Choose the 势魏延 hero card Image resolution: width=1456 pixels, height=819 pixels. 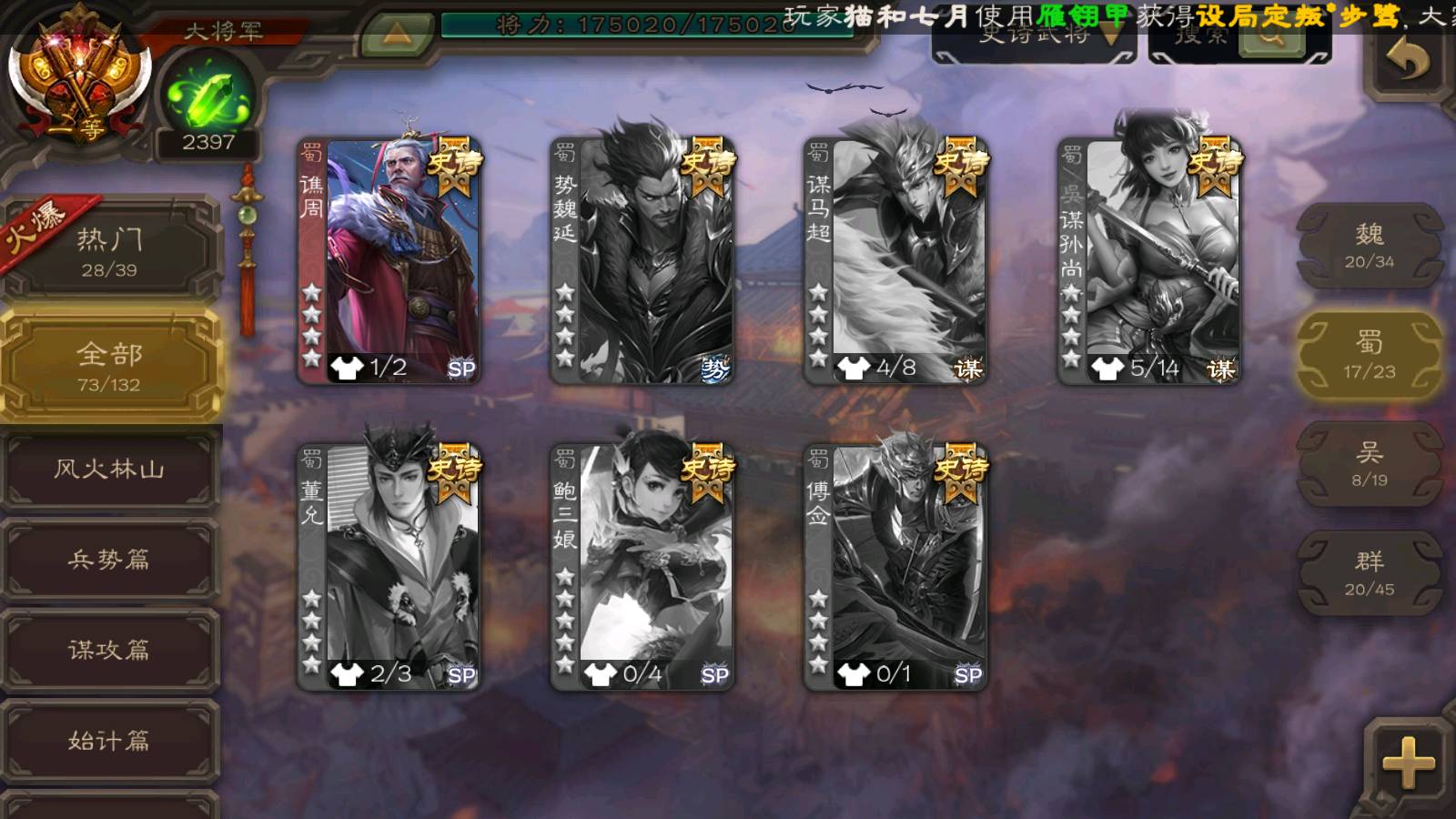tap(642, 259)
